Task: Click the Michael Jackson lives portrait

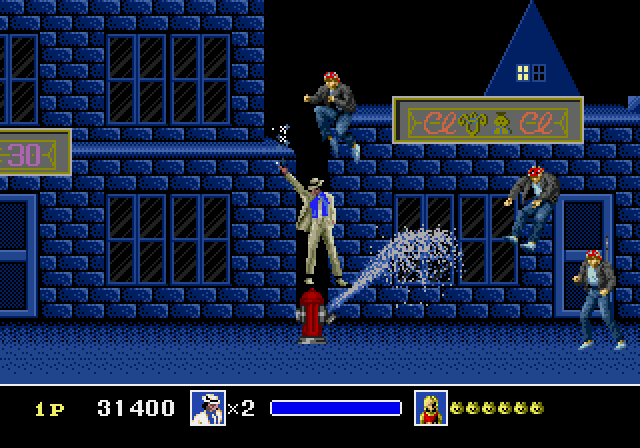Action: coord(208,407)
